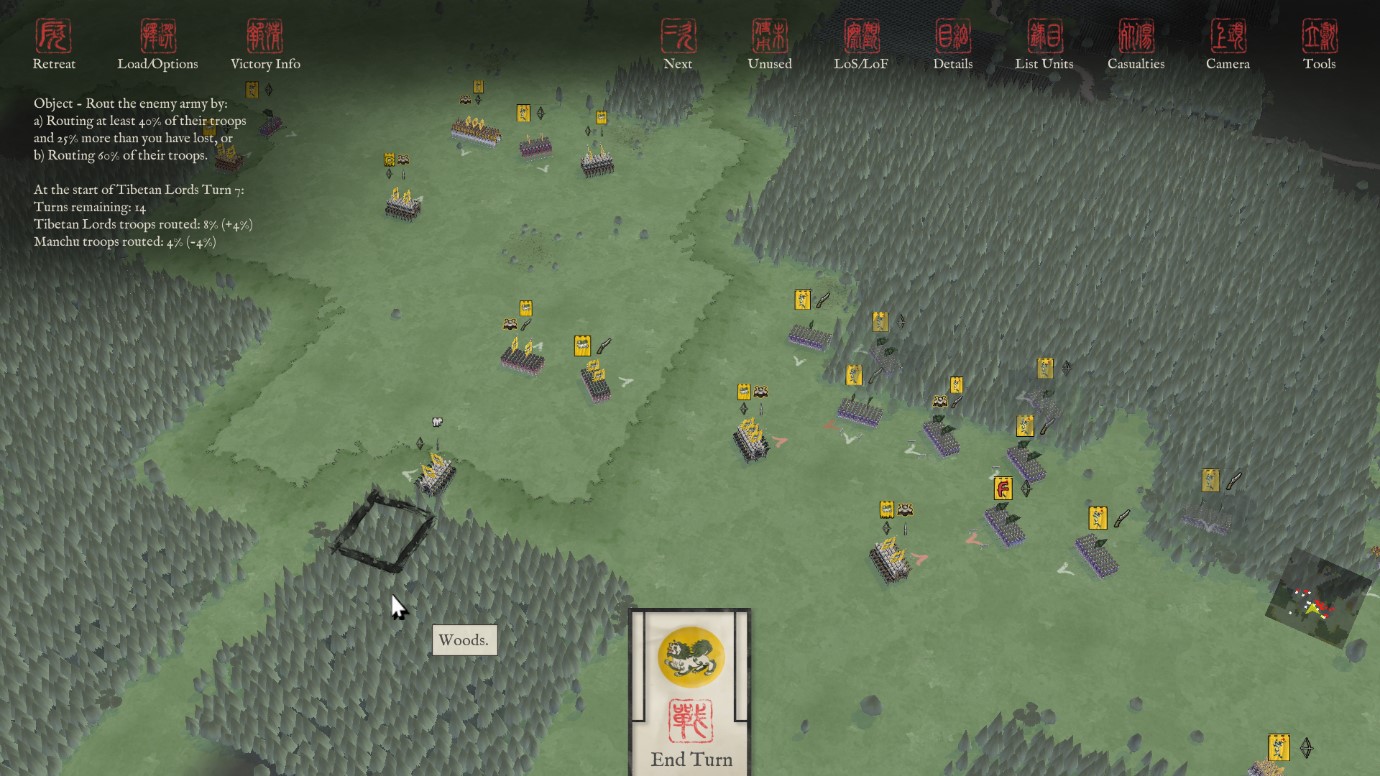Select the Next unit button

click(678, 45)
